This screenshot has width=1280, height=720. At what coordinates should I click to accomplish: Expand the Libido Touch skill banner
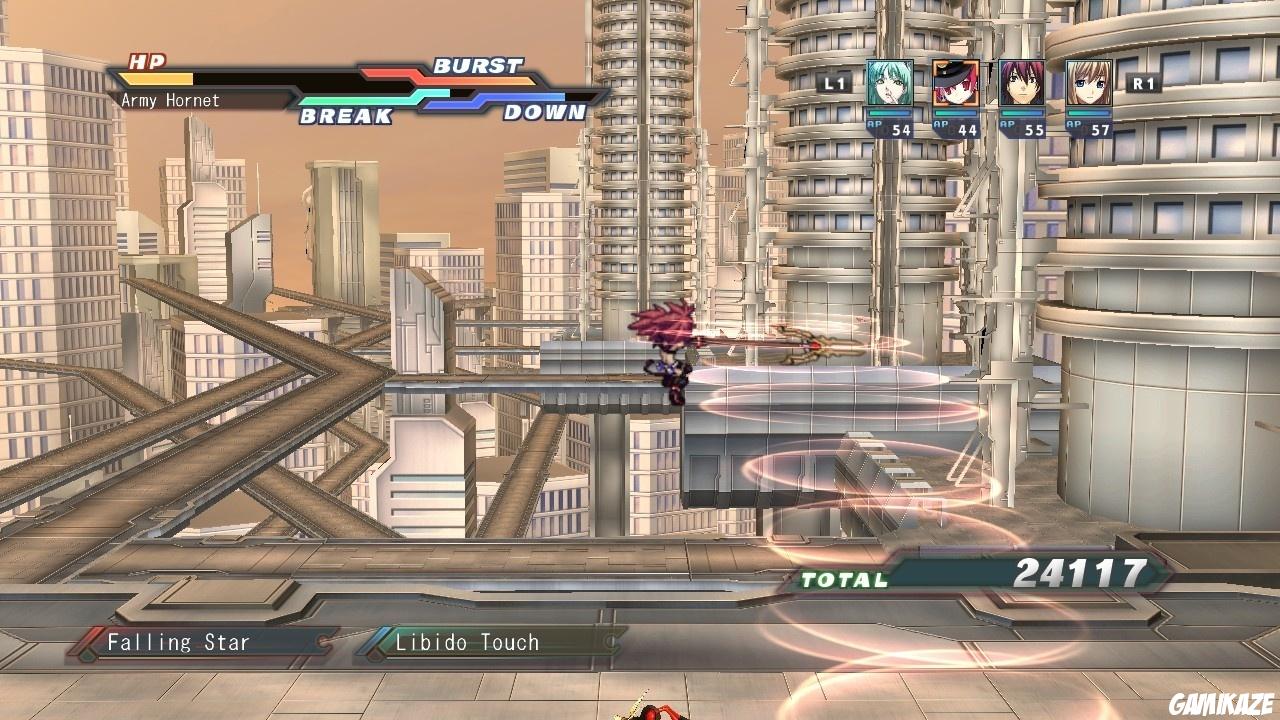point(465,643)
